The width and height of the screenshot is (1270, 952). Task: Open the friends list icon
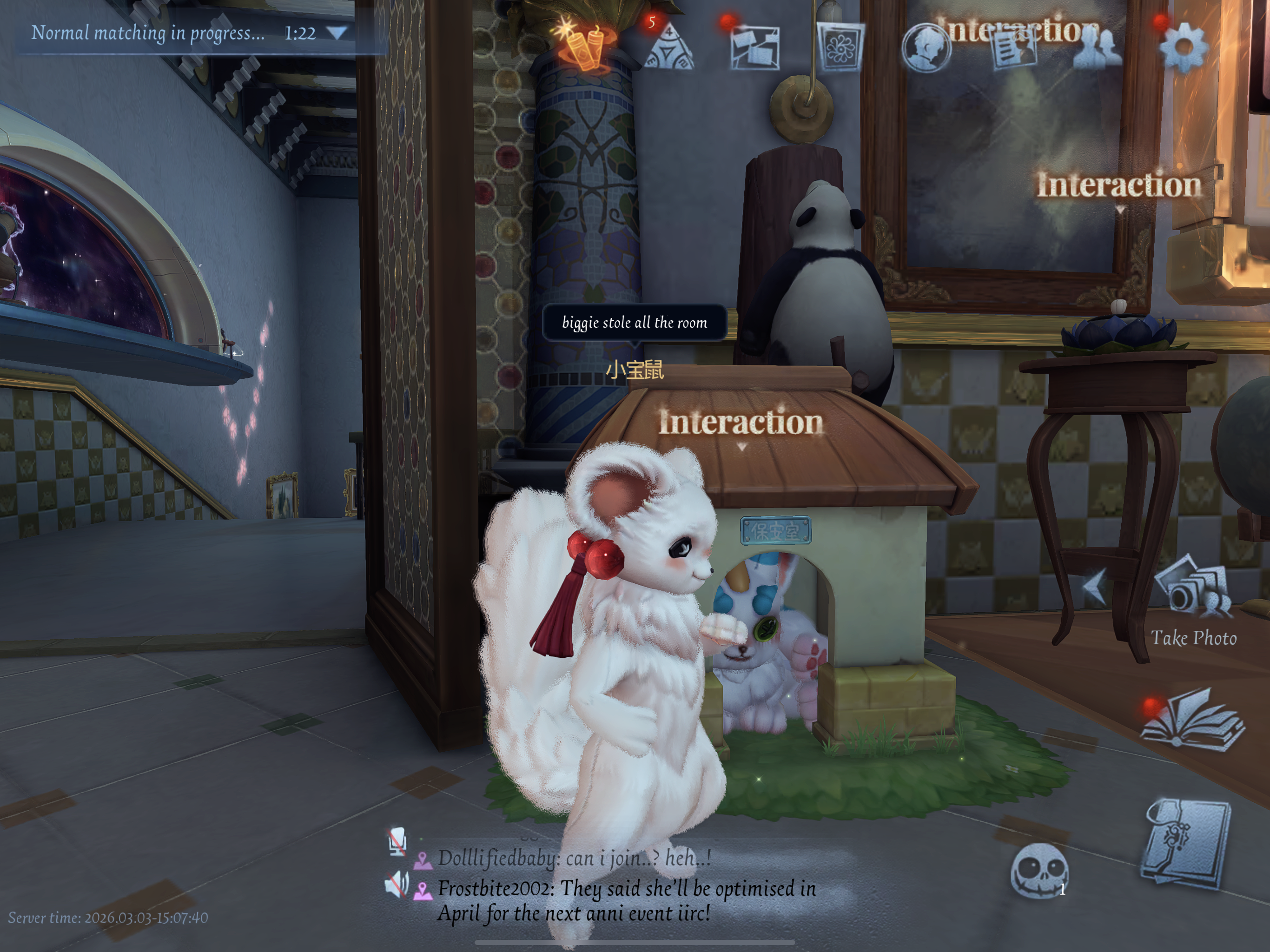[x=1097, y=47]
